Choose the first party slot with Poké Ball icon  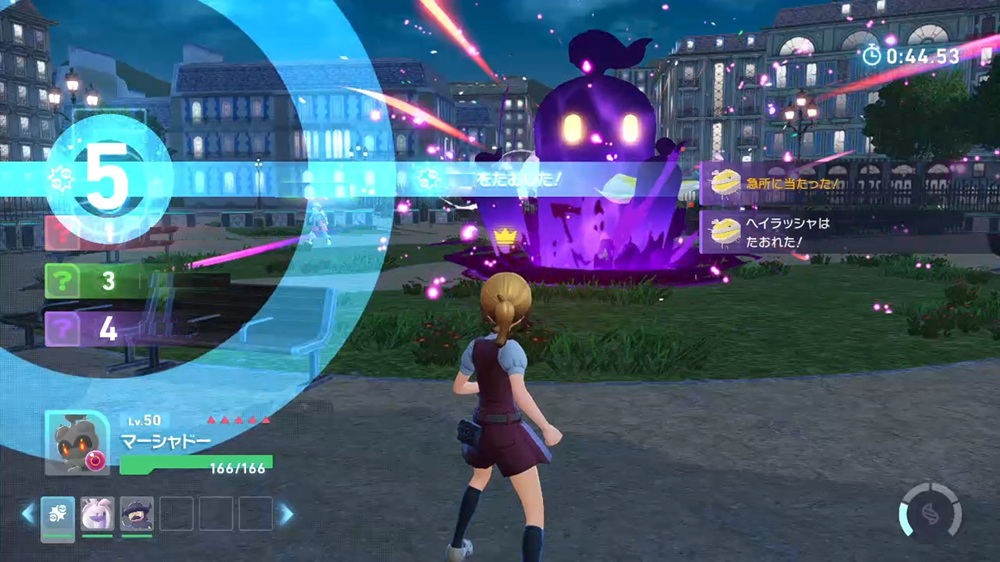[x=58, y=514]
